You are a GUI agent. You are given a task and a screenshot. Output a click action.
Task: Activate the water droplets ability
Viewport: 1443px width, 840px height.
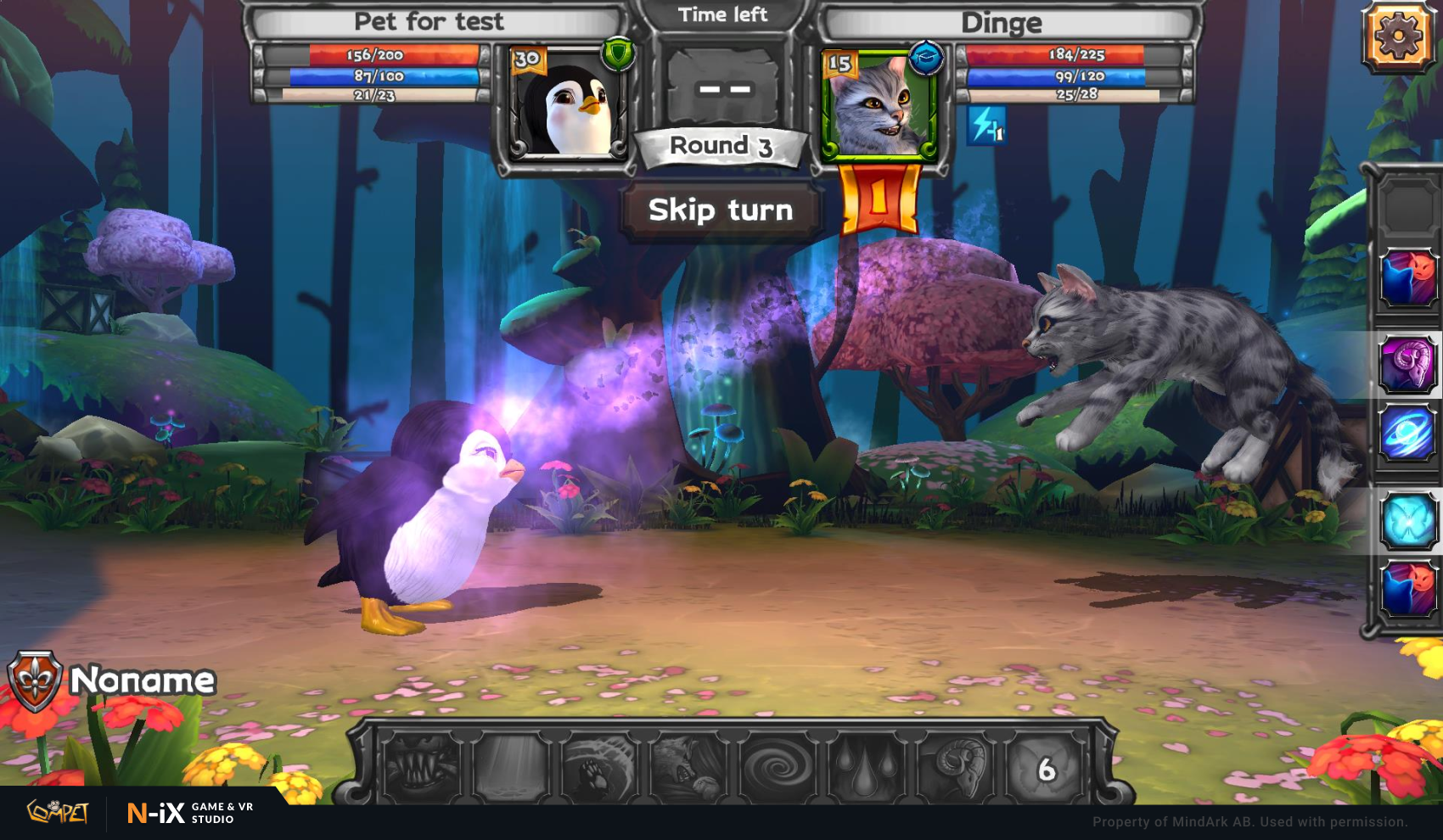(867, 767)
